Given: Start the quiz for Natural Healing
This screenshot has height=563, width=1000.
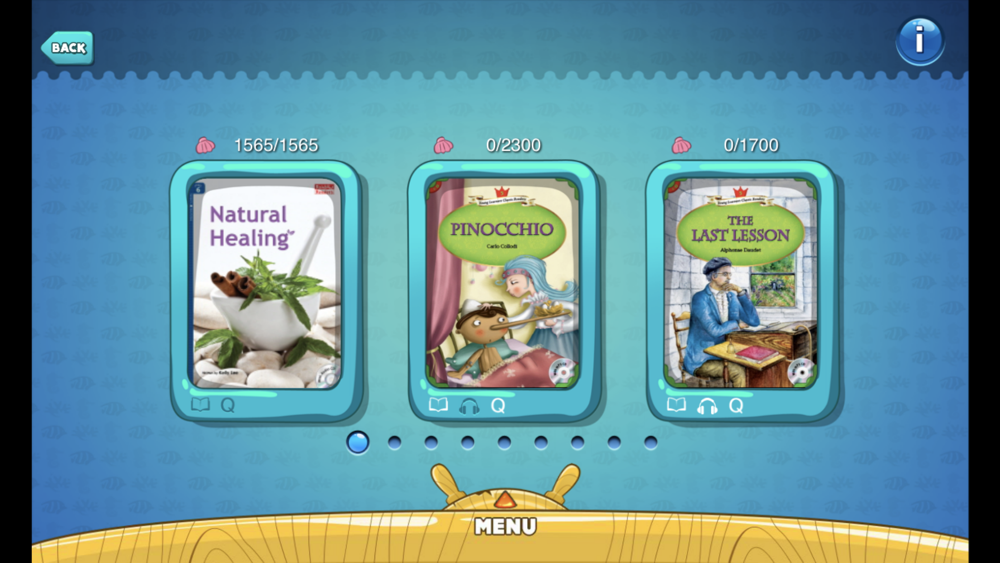Looking at the screenshot, I should point(228,405).
